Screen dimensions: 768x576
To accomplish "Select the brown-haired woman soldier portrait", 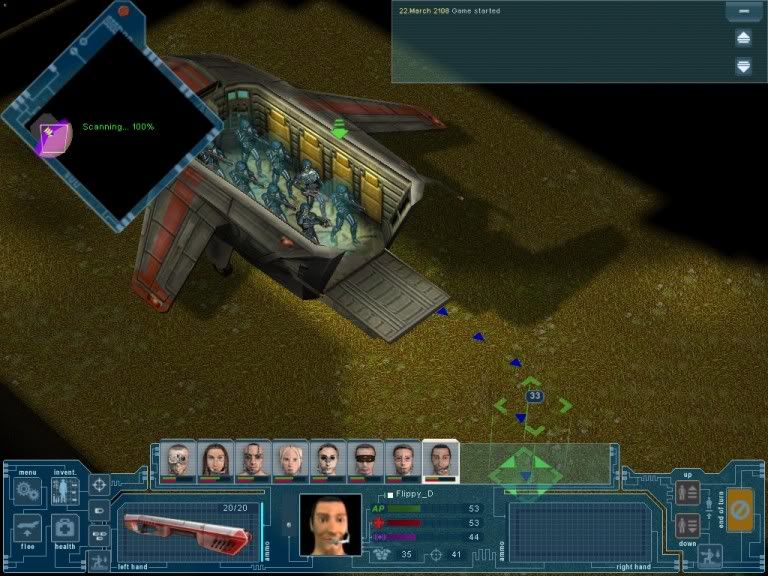I will click(216, 460).
